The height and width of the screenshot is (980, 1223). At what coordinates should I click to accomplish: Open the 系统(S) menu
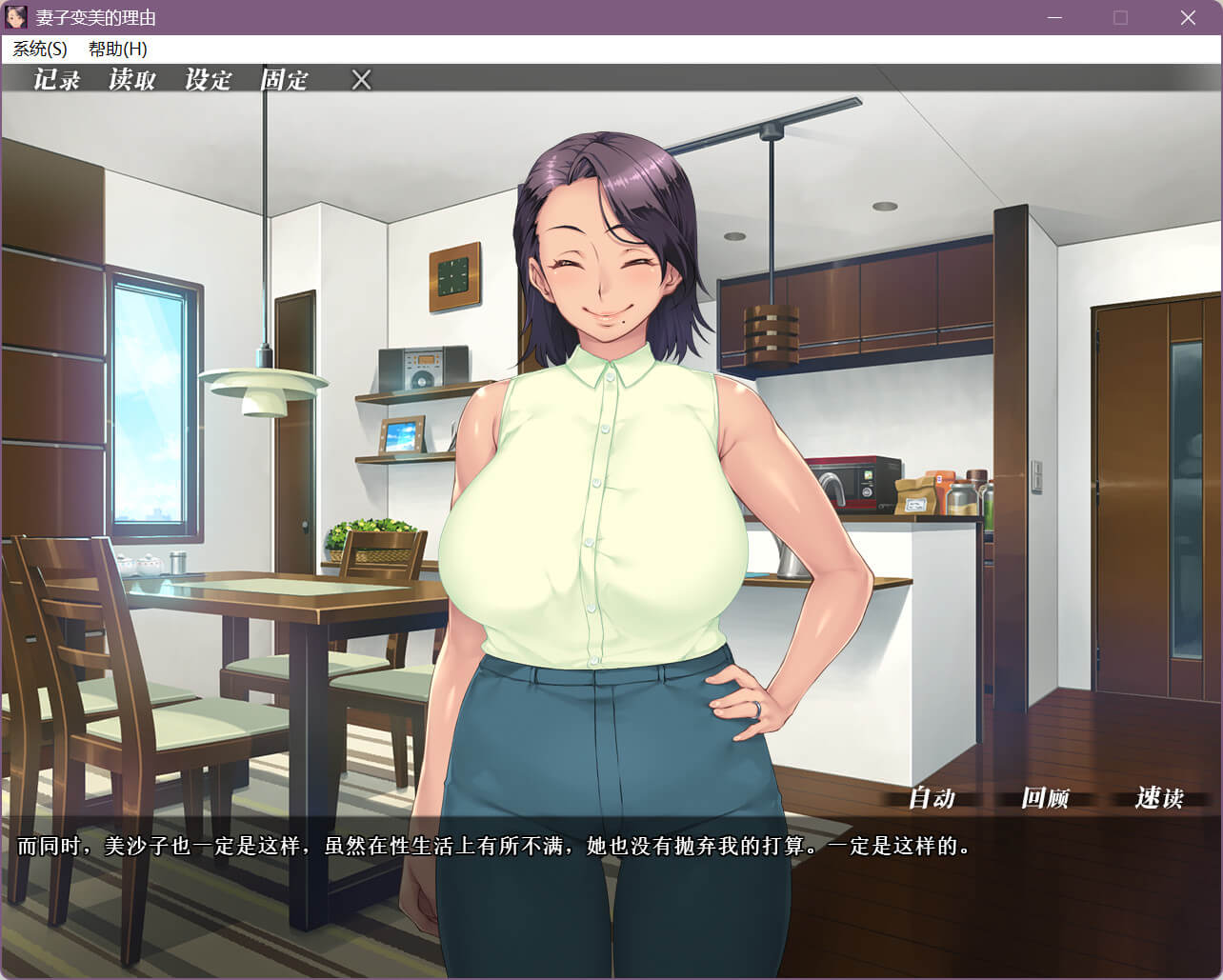[x=40, y=49]
